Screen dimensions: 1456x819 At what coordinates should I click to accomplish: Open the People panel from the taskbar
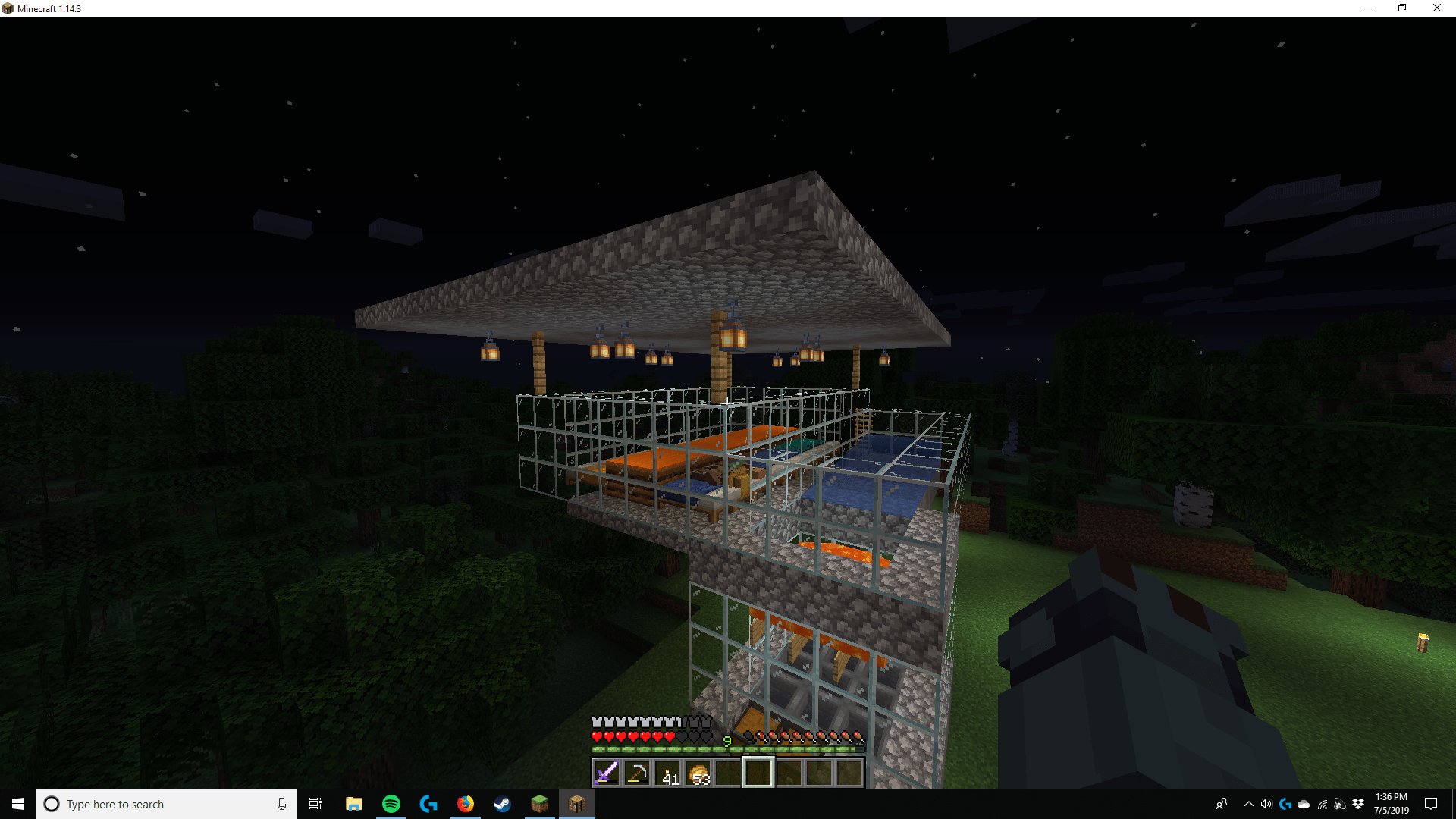1222,804
